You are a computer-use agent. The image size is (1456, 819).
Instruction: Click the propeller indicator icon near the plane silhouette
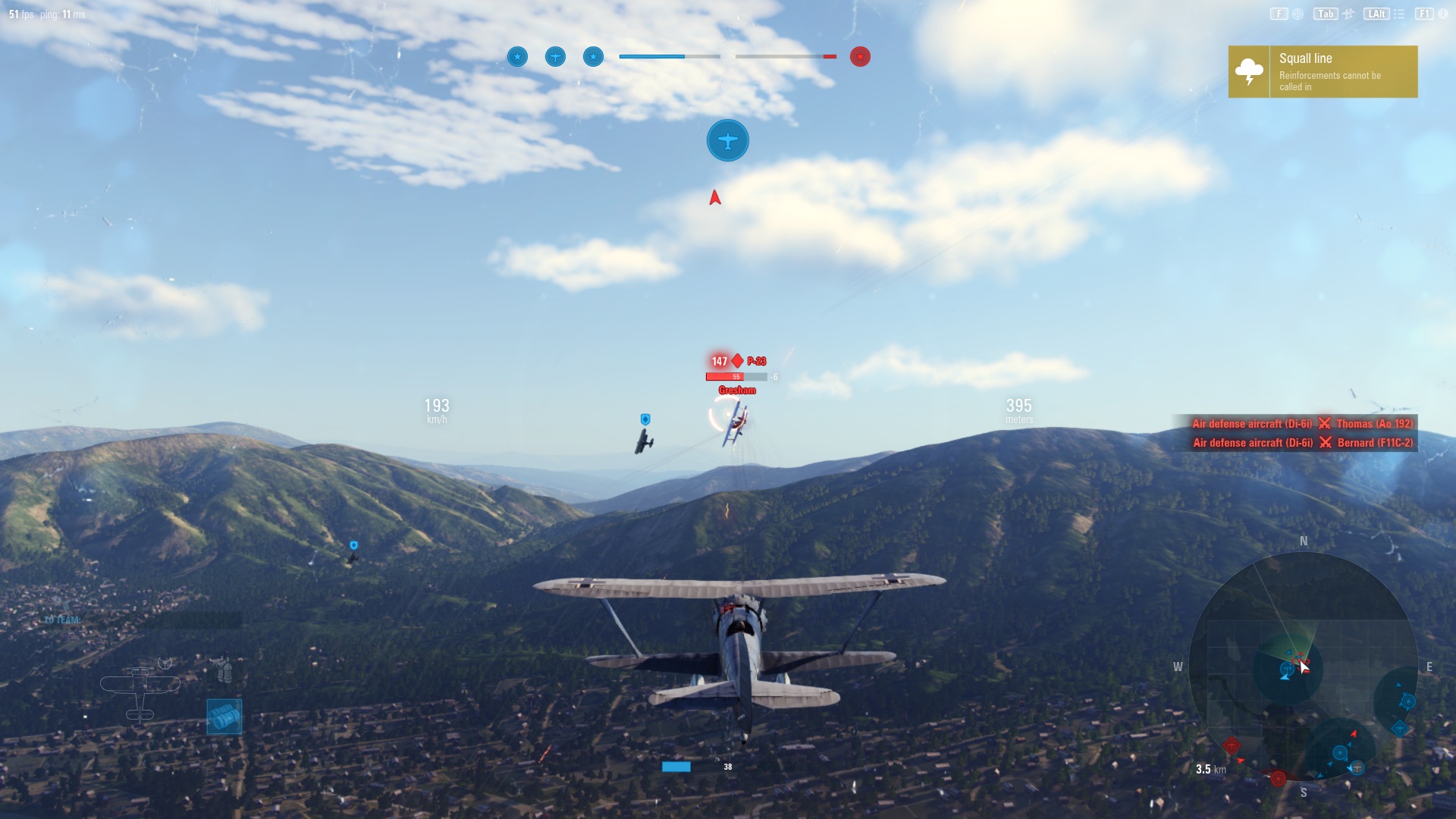165,663
